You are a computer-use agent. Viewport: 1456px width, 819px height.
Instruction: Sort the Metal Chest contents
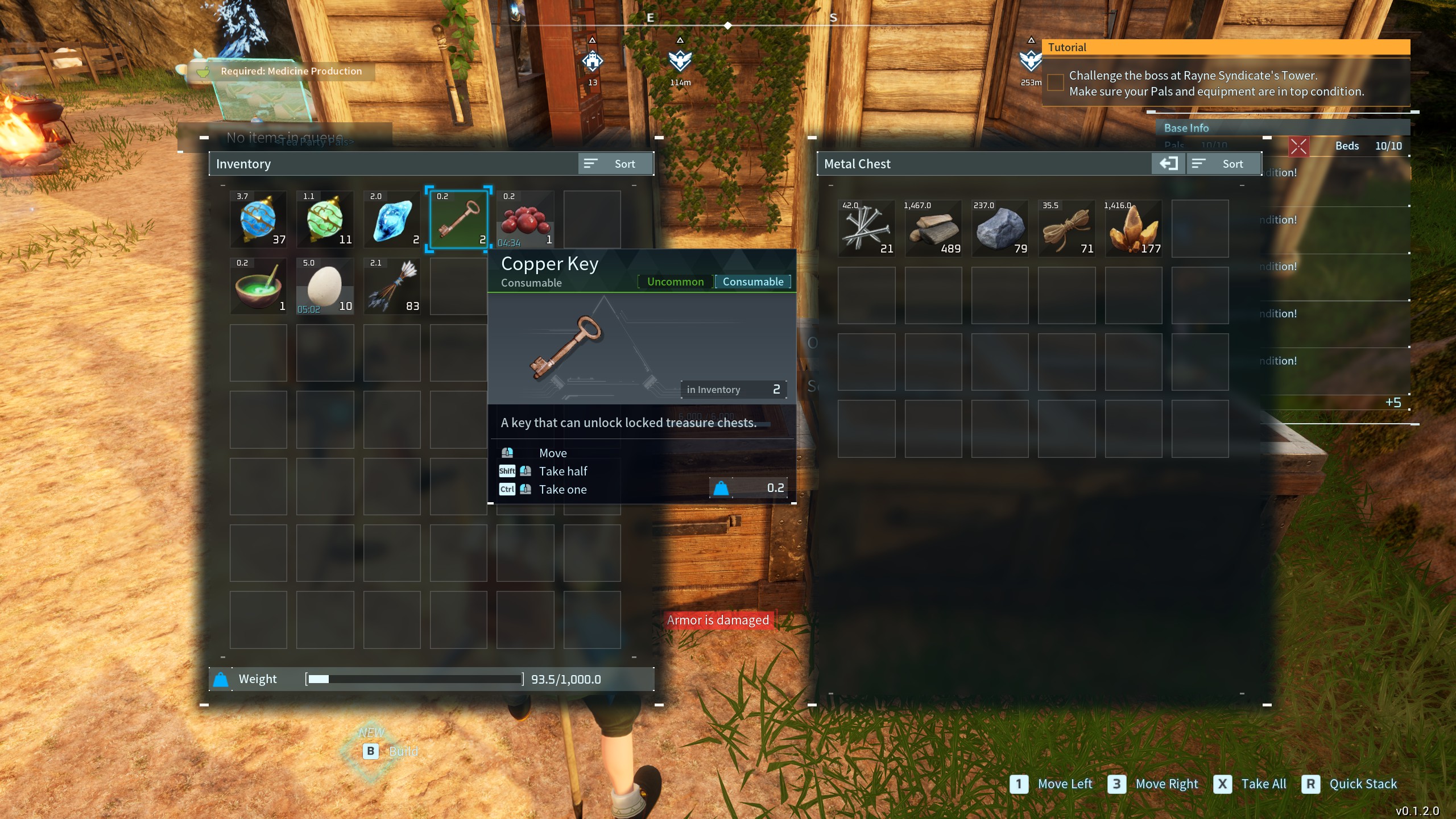point(1223,164)
